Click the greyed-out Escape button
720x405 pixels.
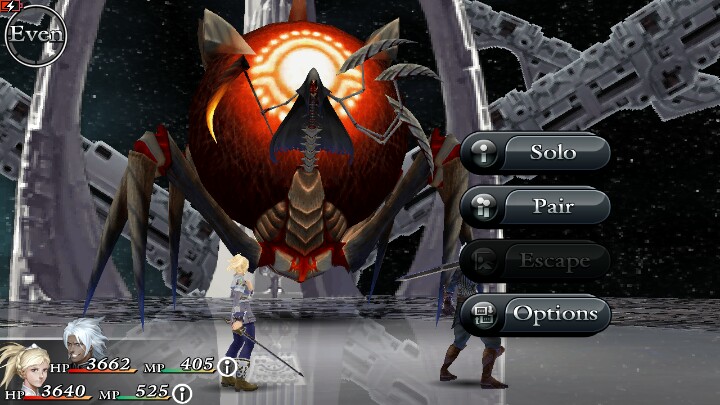[536, 260]
